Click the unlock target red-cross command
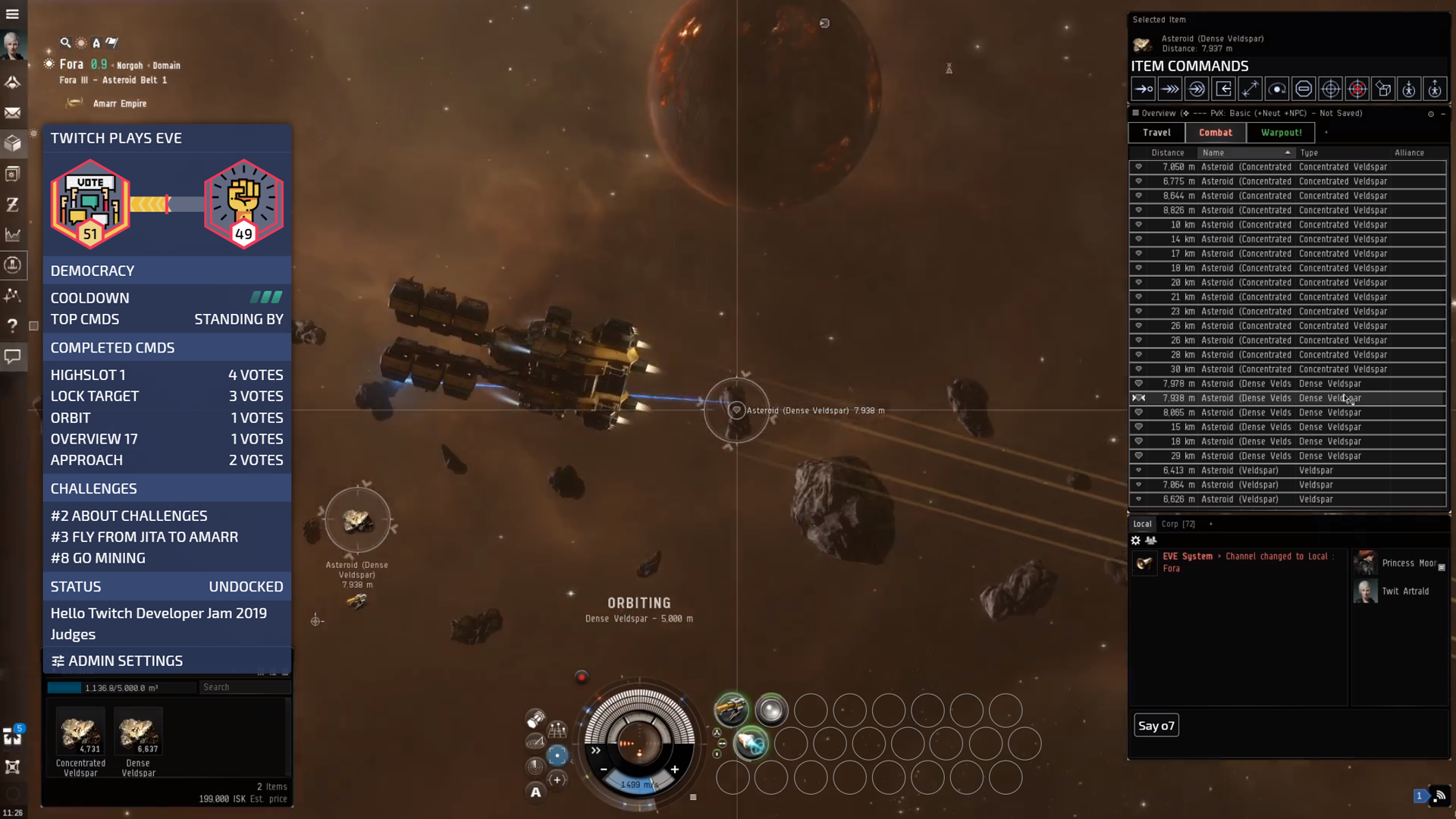The width and height of the screenshot is (1456, 819). tap(1357, 89)
